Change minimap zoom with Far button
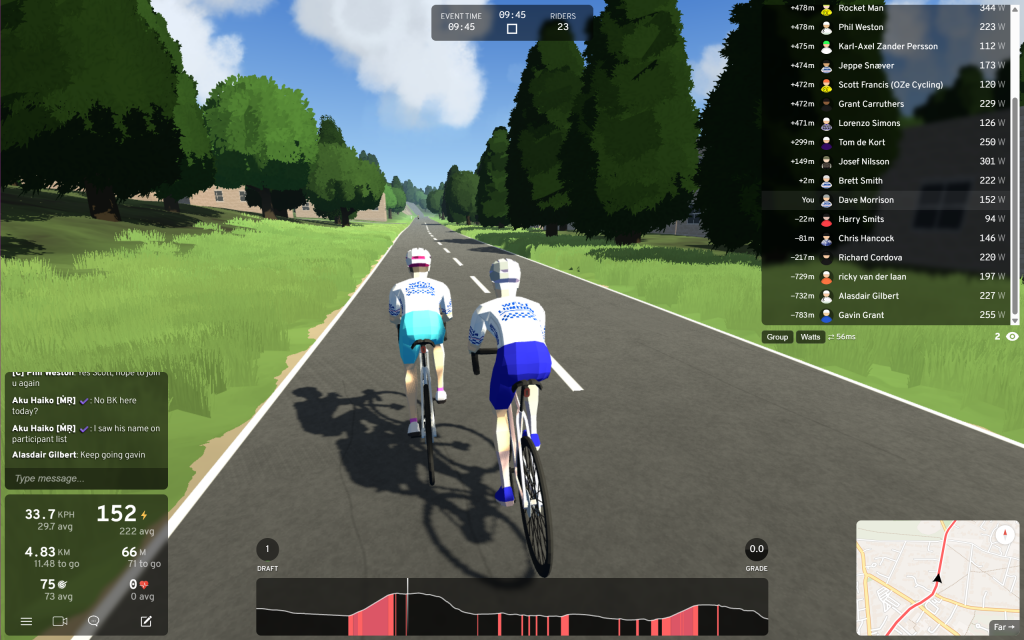Image resolution: width=1024 pixels, height=640 pixels. (1003, 628)
